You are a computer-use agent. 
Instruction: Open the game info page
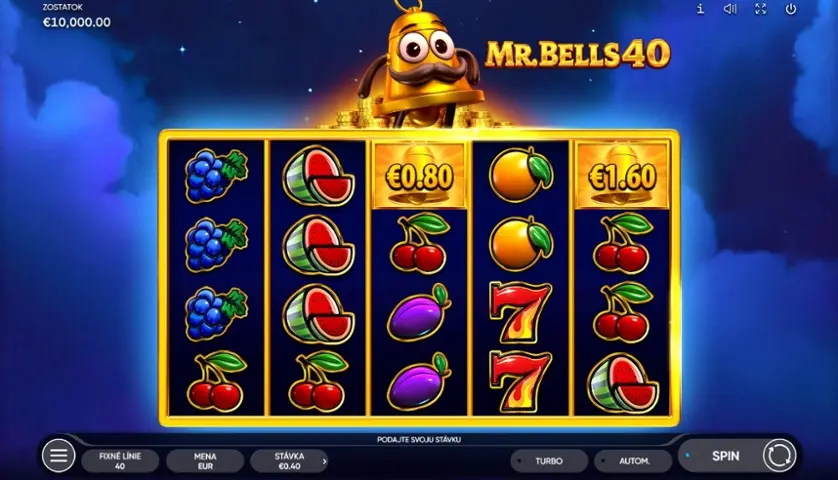click(700, 9)
